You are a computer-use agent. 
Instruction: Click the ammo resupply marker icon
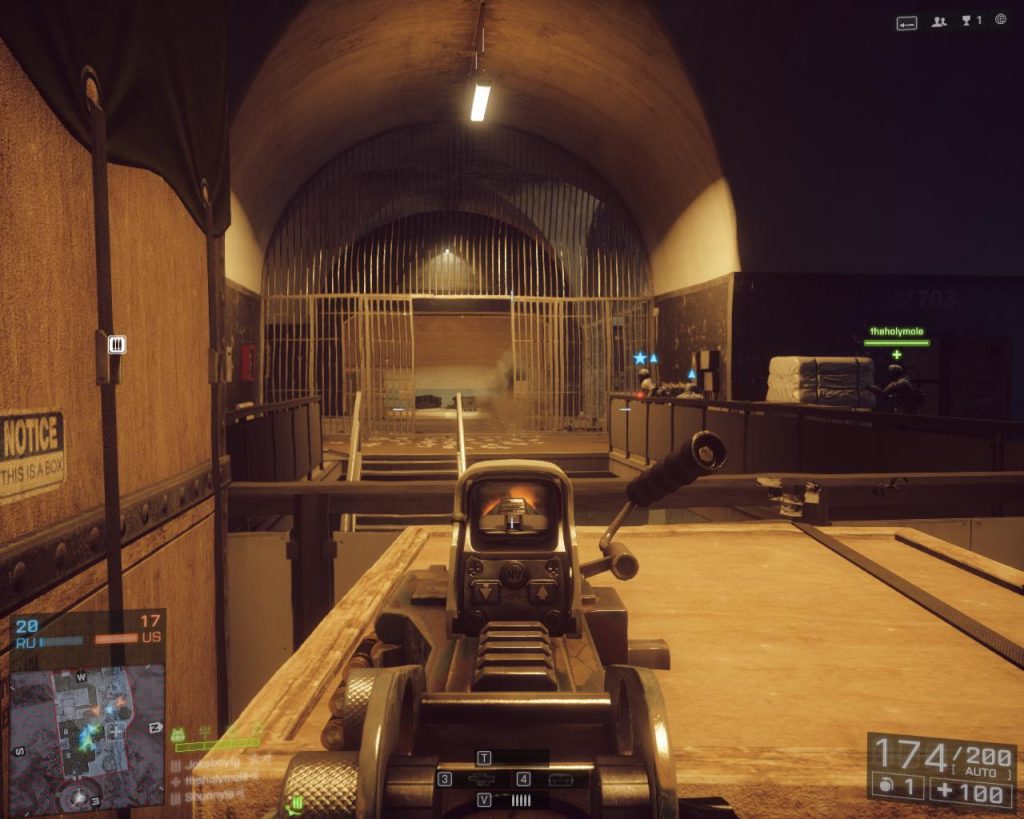[117, 344]
